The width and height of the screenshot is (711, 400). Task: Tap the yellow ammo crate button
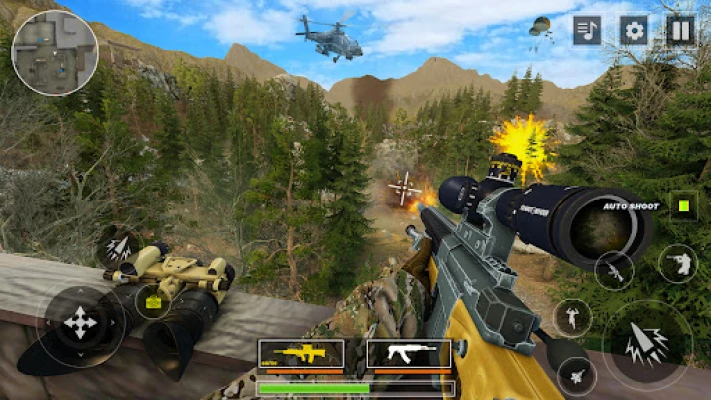153,301
